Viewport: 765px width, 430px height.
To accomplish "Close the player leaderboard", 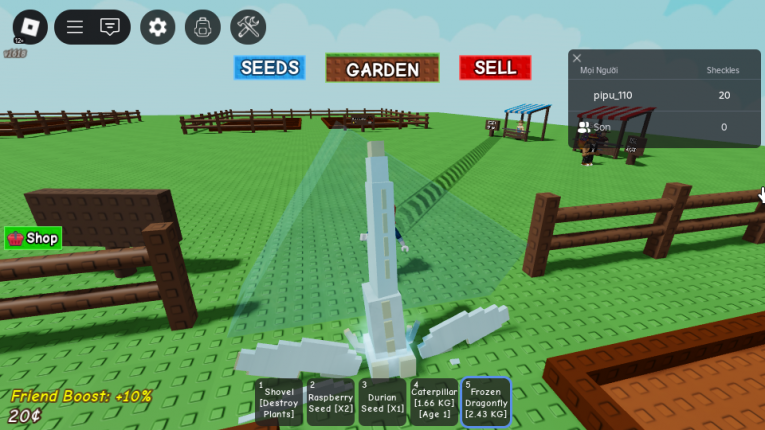I will pyautogui.click(x=577, y=58).
